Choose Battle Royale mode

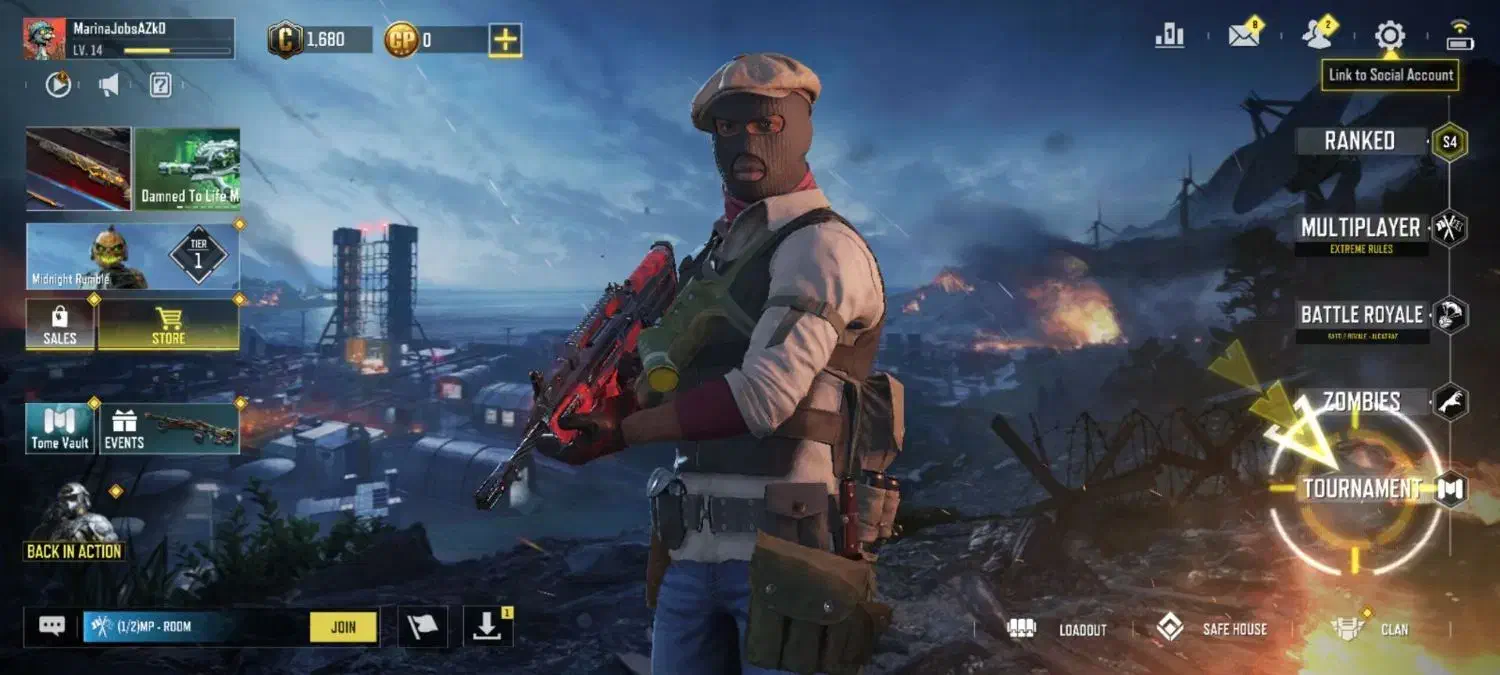tap(1361, 315)
